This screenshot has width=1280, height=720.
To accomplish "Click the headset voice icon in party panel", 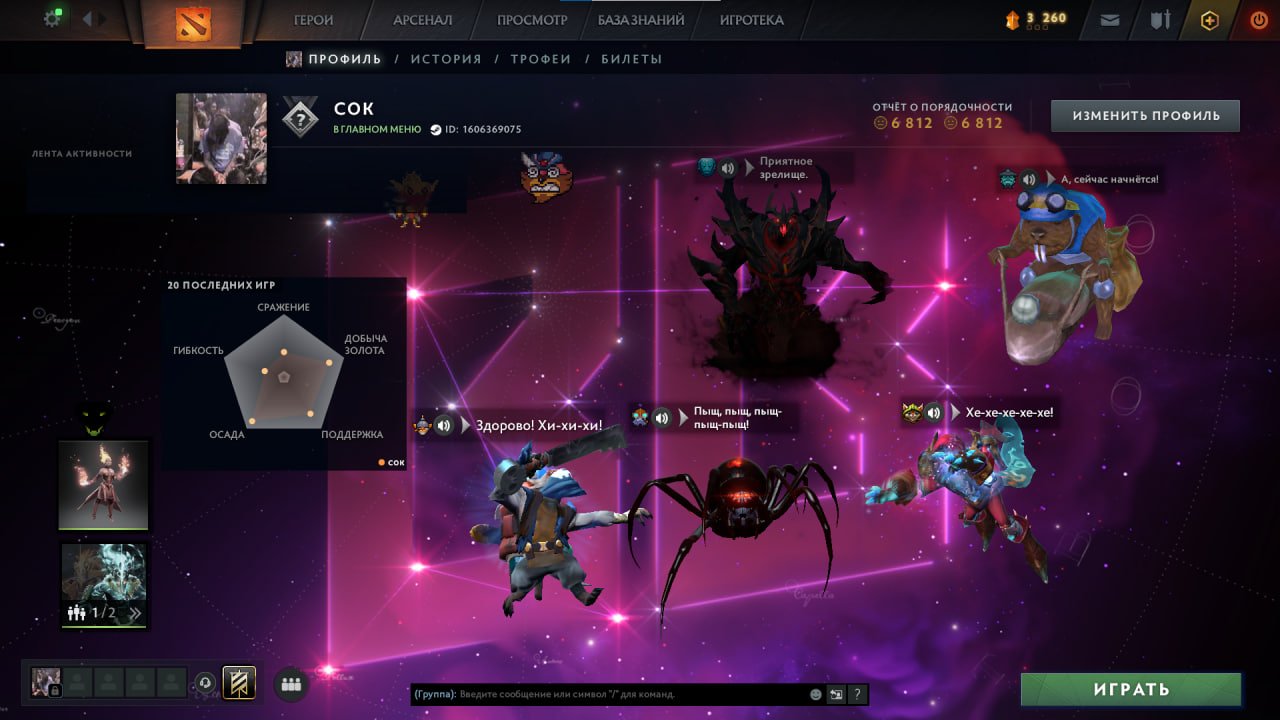I will tap(204, 682).
